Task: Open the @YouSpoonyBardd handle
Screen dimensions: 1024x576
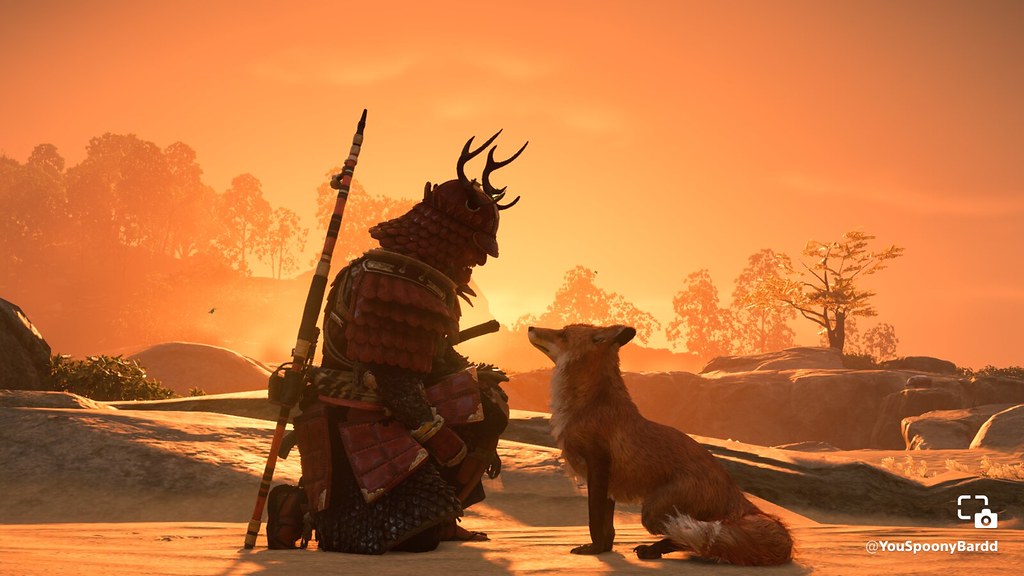Action: [931, 546]
